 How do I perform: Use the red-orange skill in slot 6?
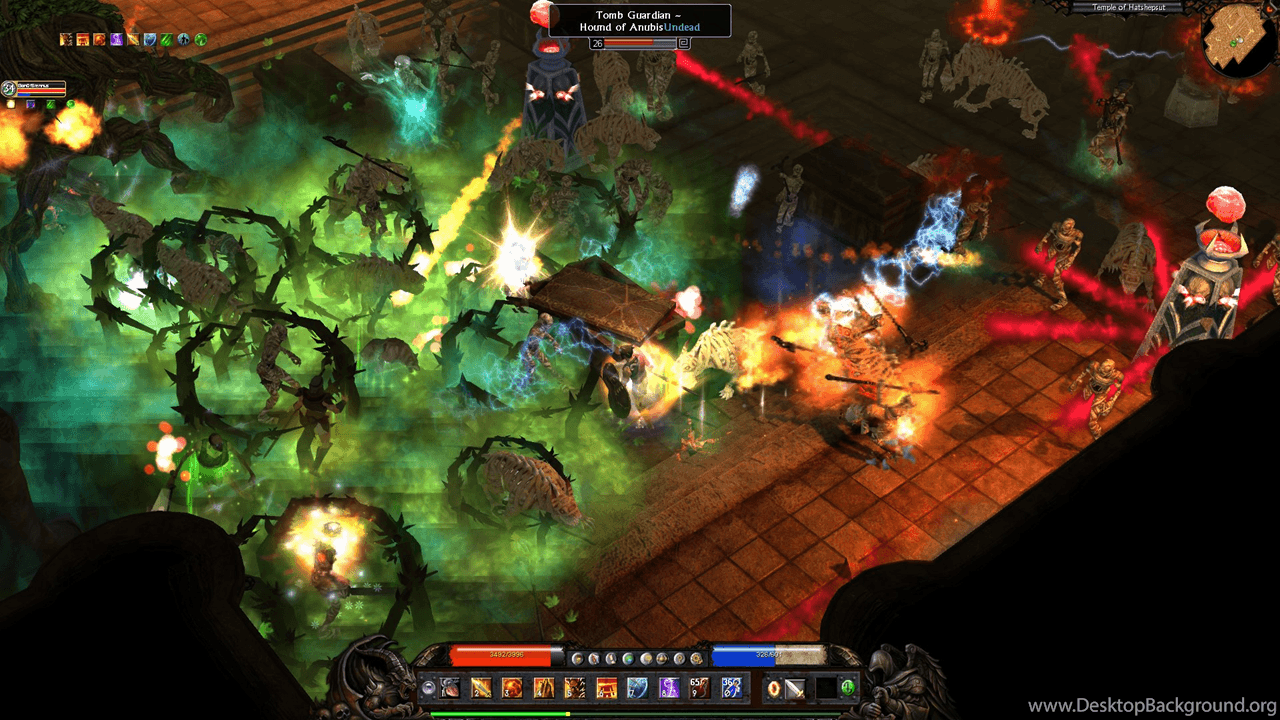tap(606, 688)
